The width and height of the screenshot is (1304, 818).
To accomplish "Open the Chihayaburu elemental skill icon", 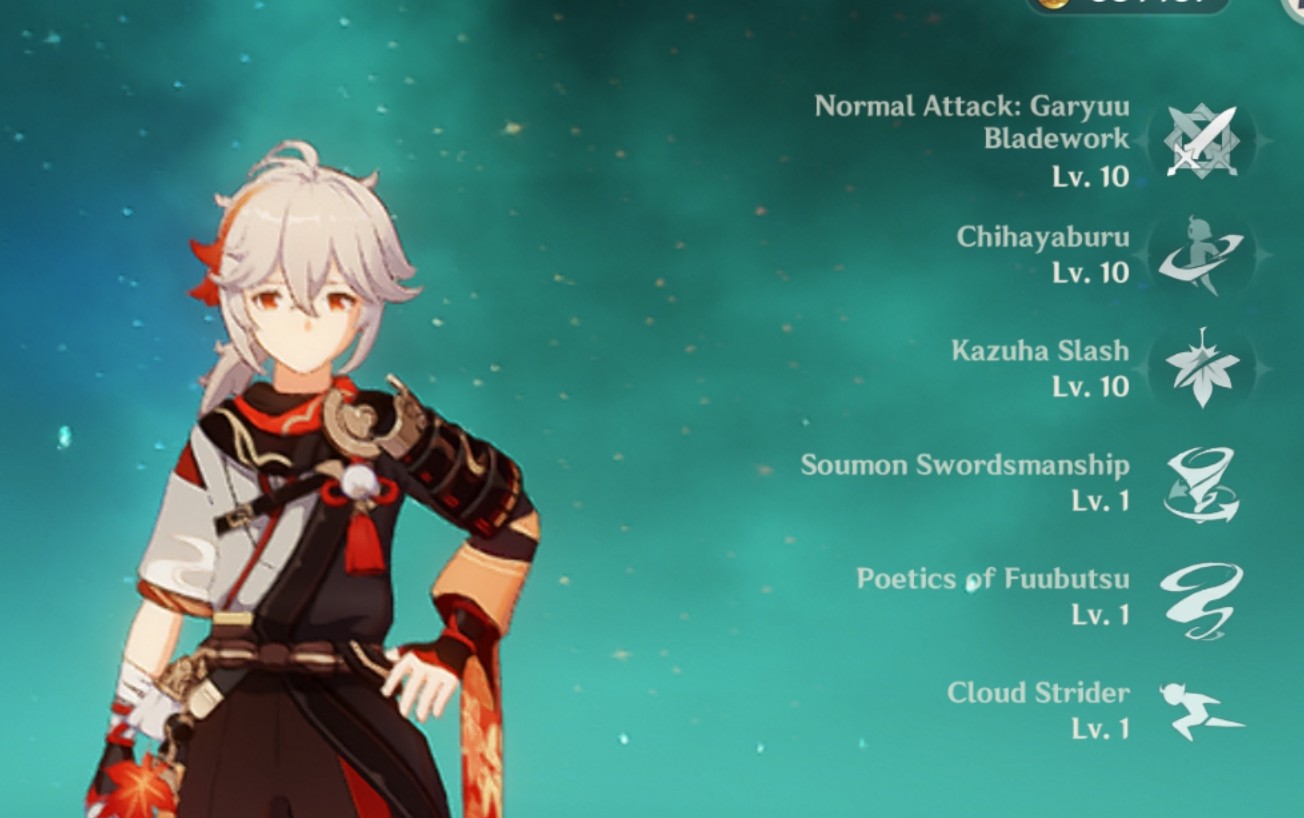I will [x=1199, y=254].
